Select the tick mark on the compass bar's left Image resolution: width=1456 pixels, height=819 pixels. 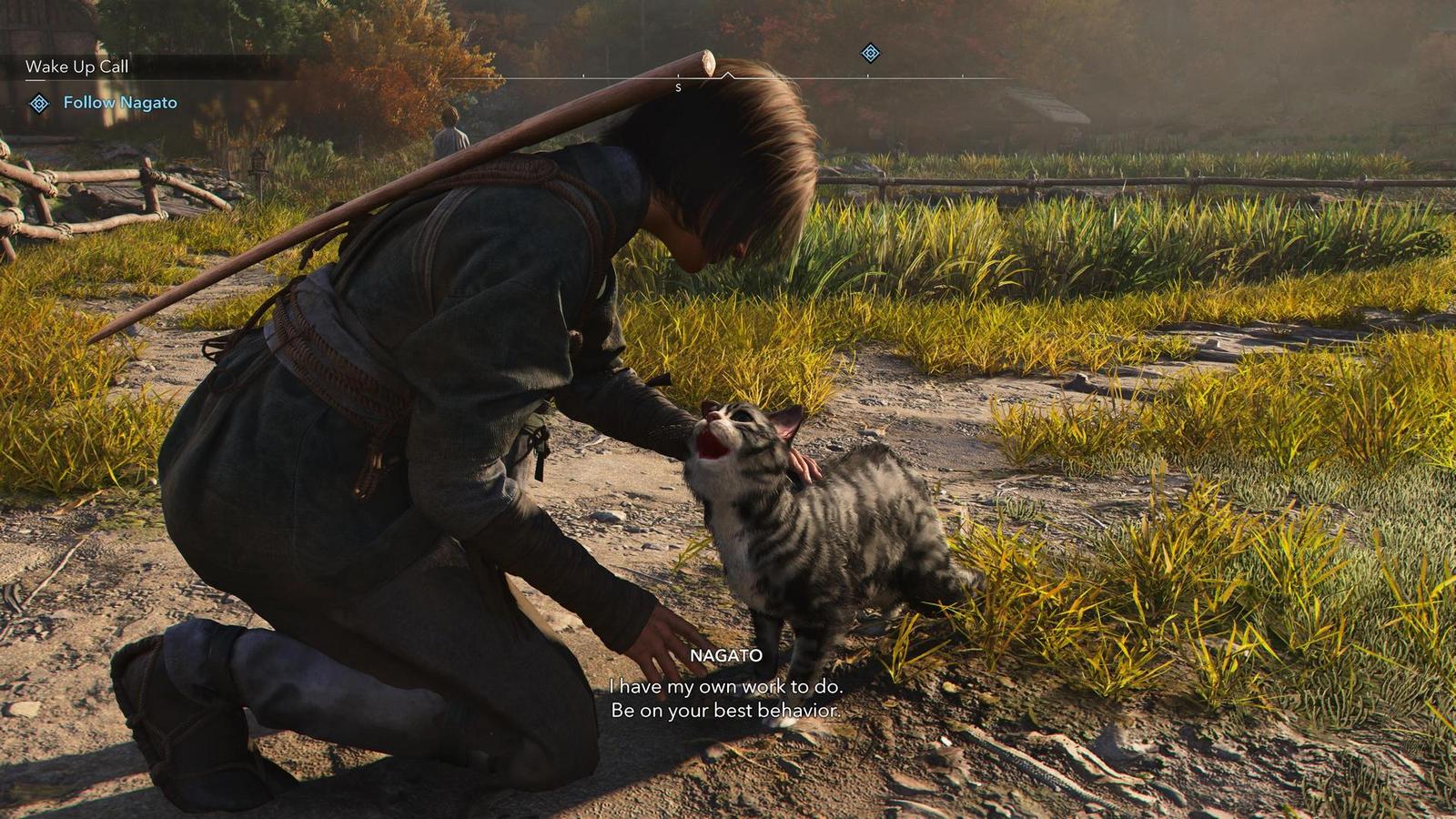(x=582, y=76)
